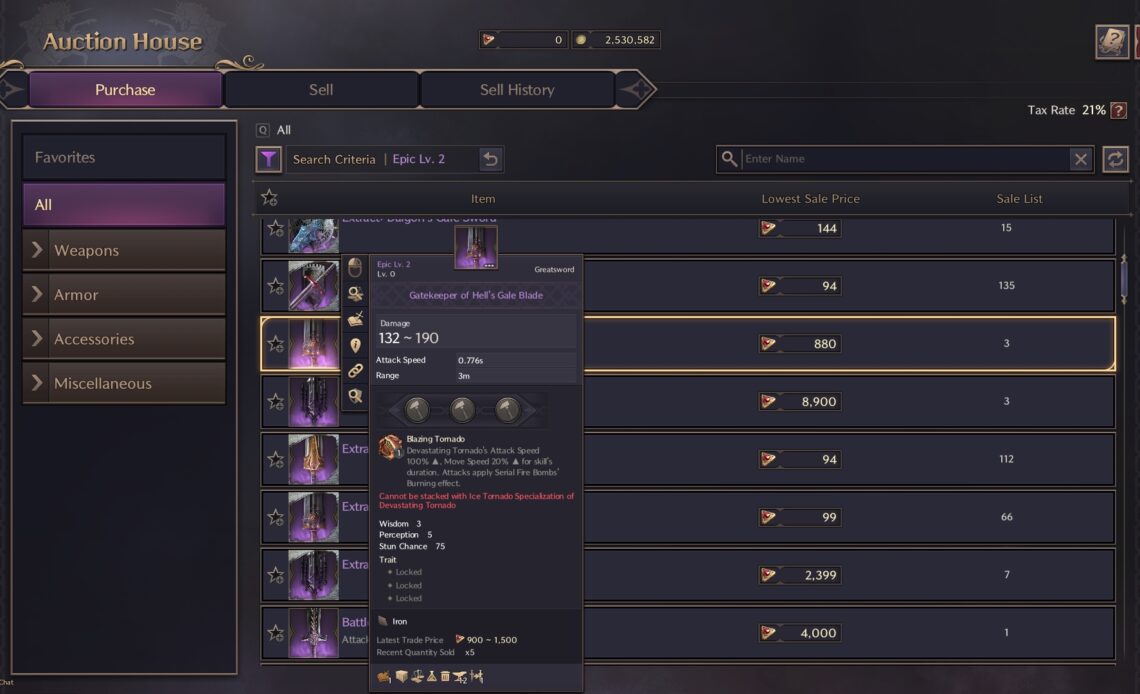Sort by Lowest Sale Price column
This screenshot has height=694, width=1140.
pyautogui.click(x=810, y=199)
